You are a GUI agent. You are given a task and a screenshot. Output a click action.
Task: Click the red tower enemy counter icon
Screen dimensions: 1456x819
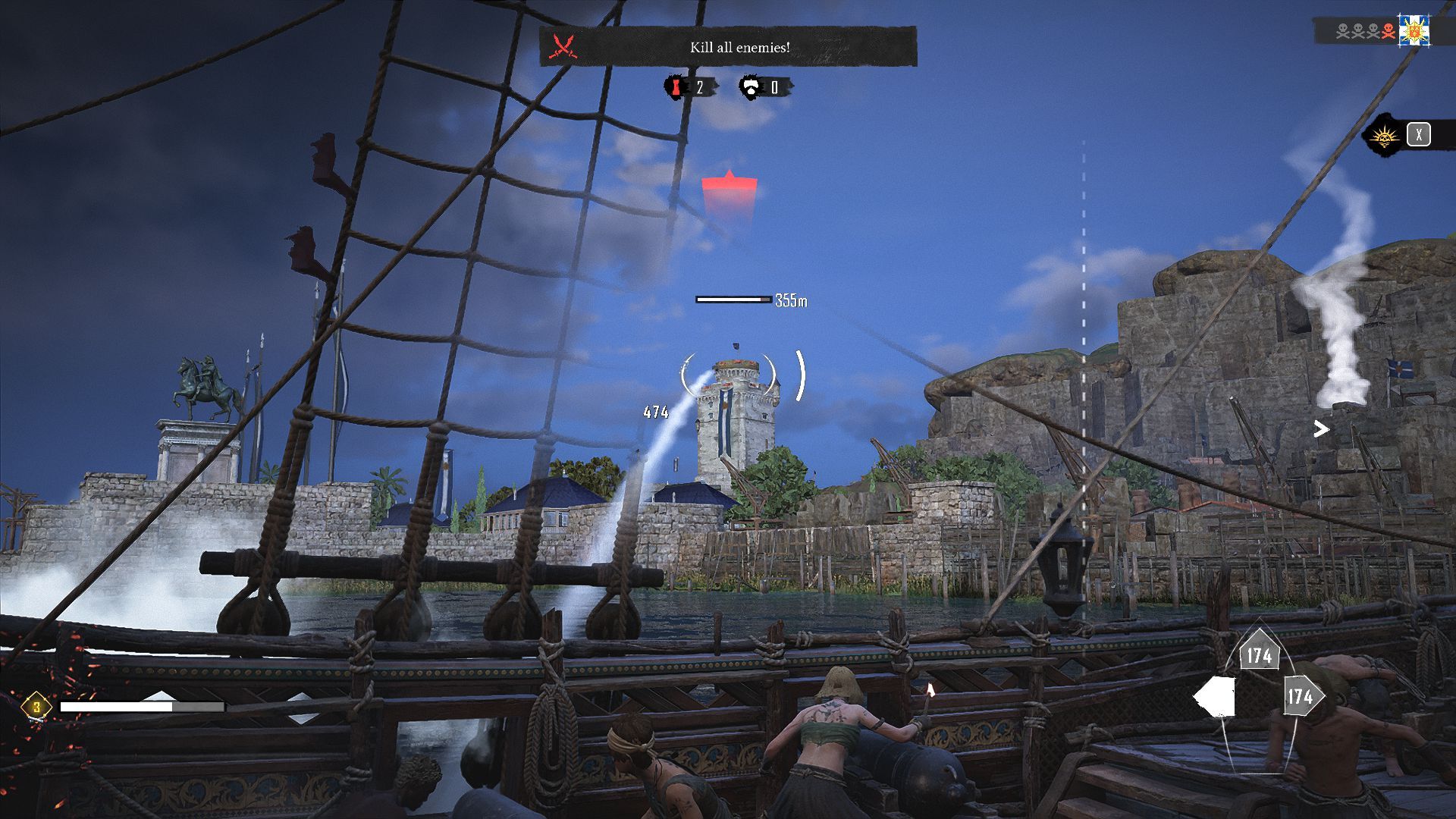click(x=674, y=88)
